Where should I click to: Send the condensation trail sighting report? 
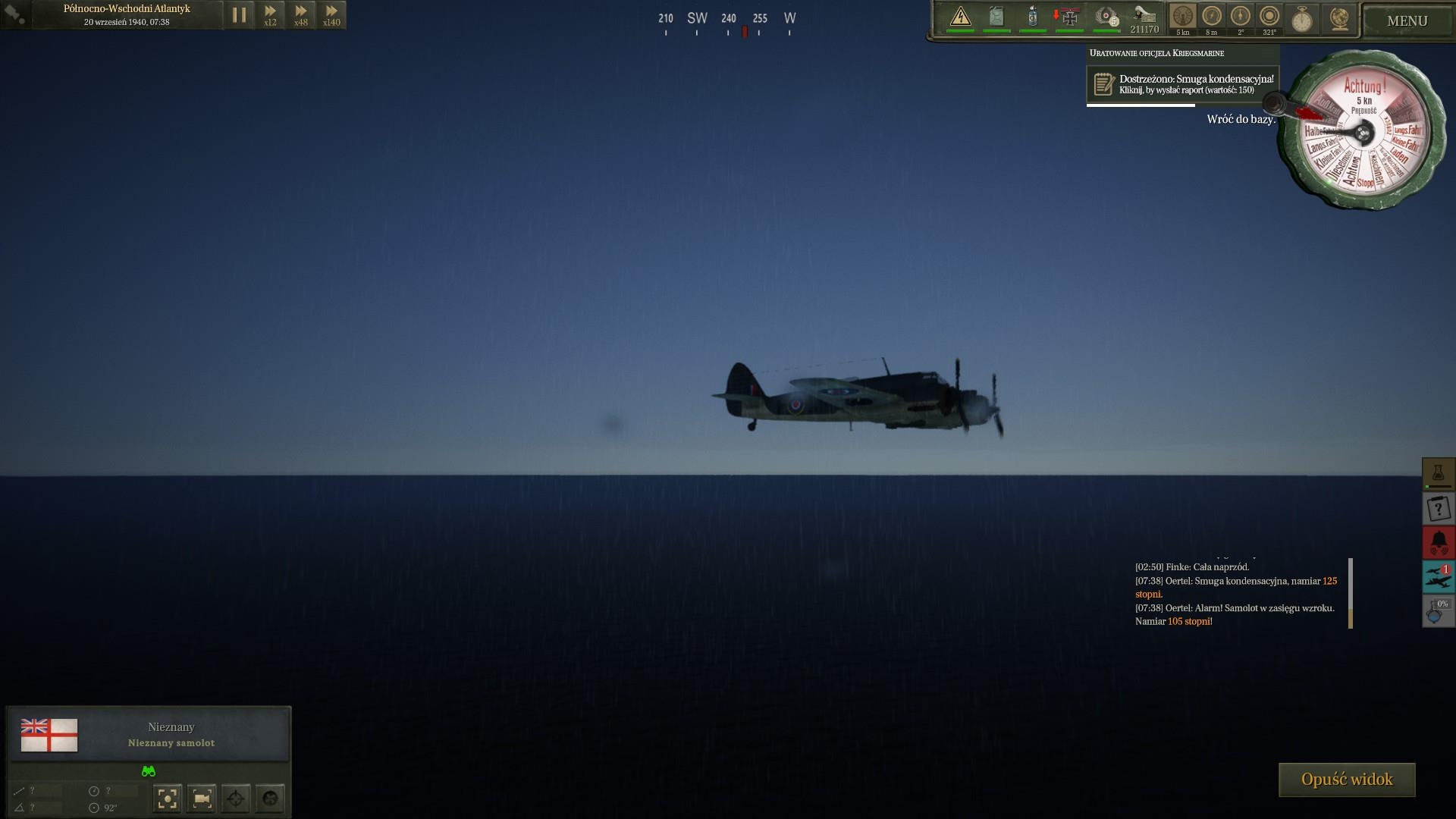(1183, 84)
